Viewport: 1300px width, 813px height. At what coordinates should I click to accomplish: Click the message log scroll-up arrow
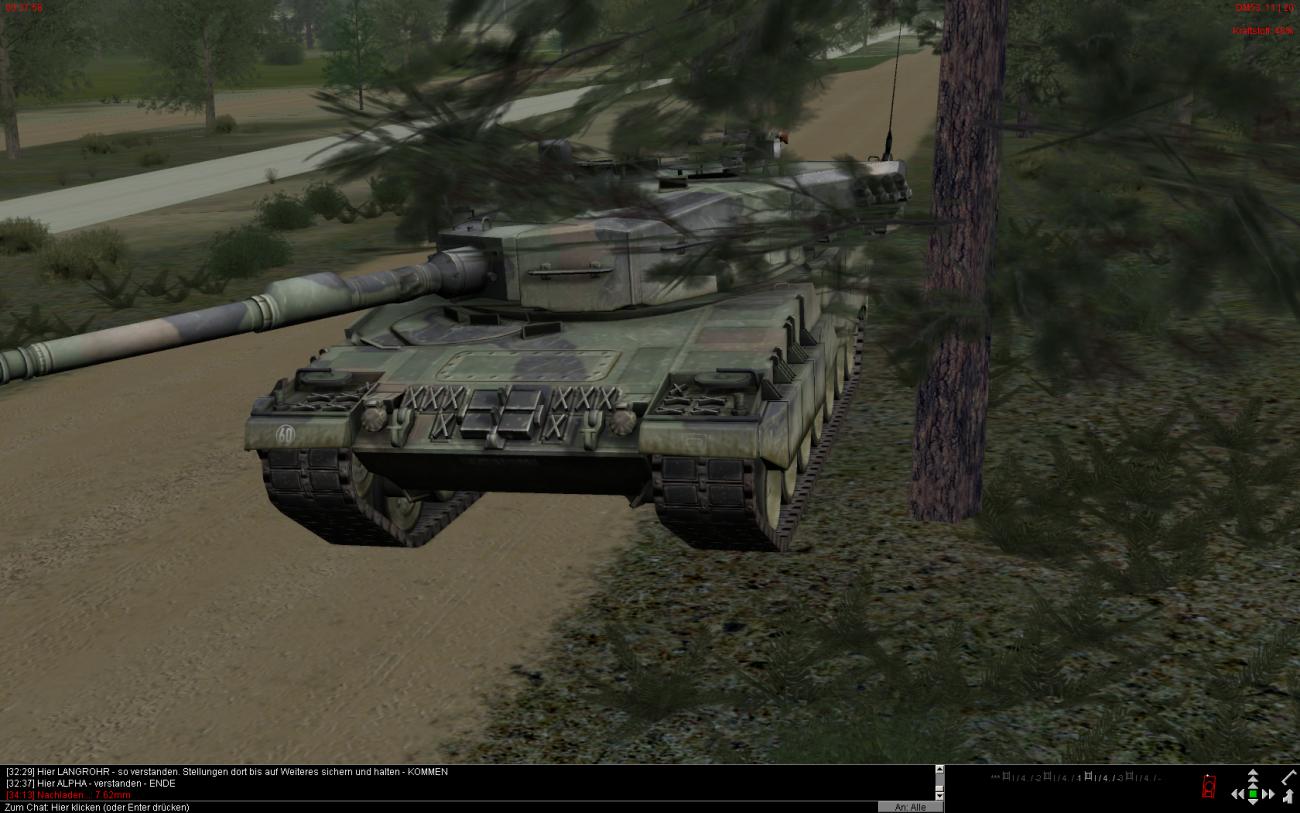(x=939, y=770)
